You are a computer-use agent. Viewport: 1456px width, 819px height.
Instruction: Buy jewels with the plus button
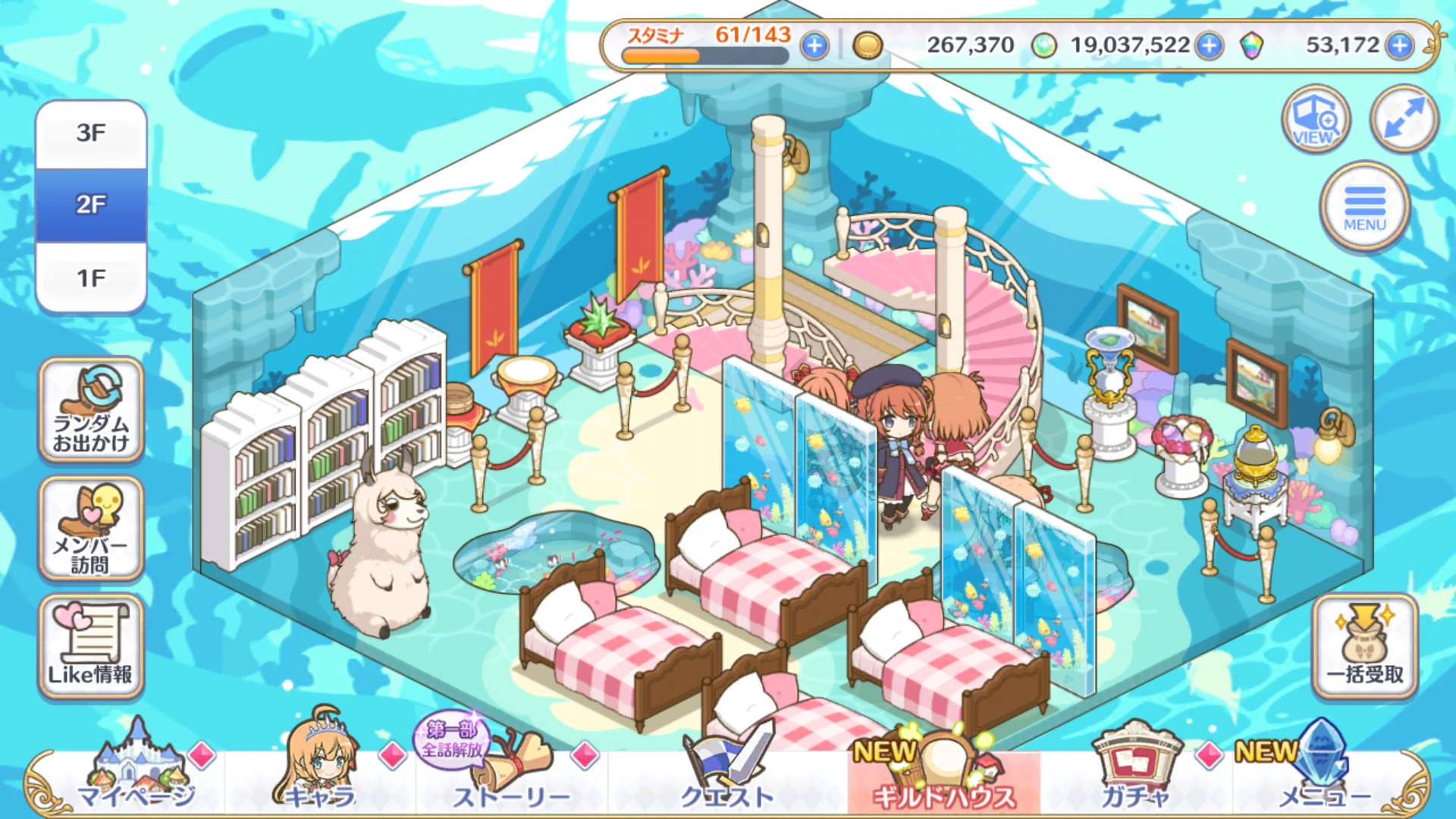(1400, 46)
